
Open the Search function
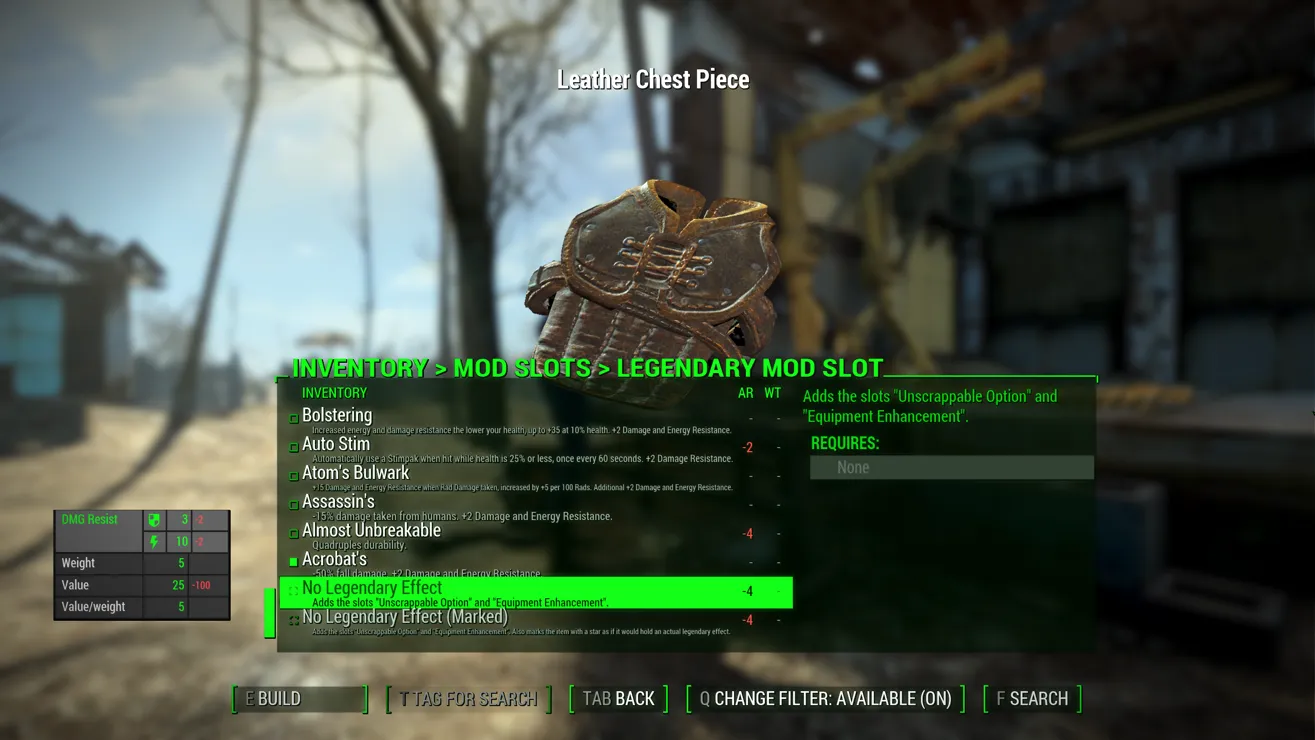click(1032, 699)
